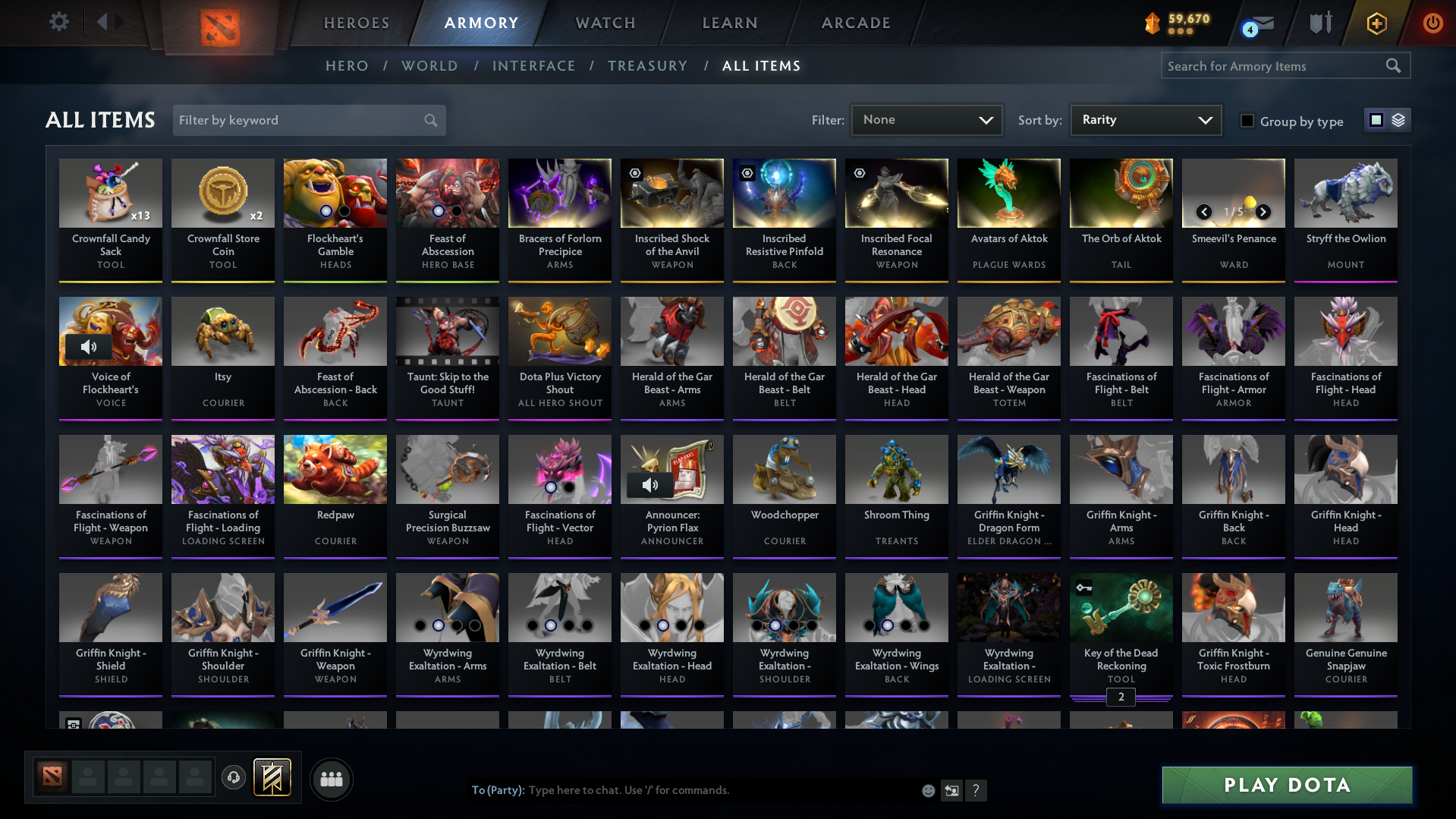The height and width of the screenshot is (819, 1456).
Task: Open Dota Plus subscription with gold plus icon
Action: pyautogui.click(x=1376, y=24)
